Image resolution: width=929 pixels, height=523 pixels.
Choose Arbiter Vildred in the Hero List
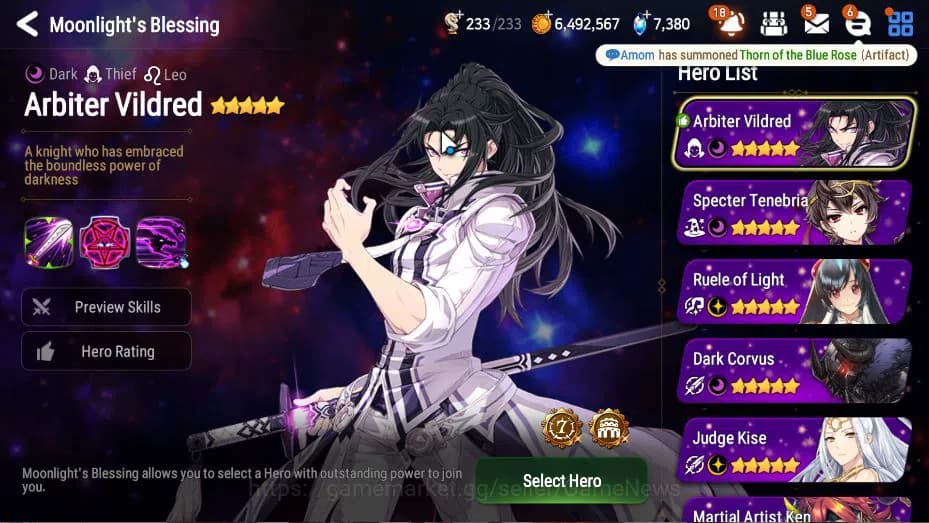[x=795, y=133]
